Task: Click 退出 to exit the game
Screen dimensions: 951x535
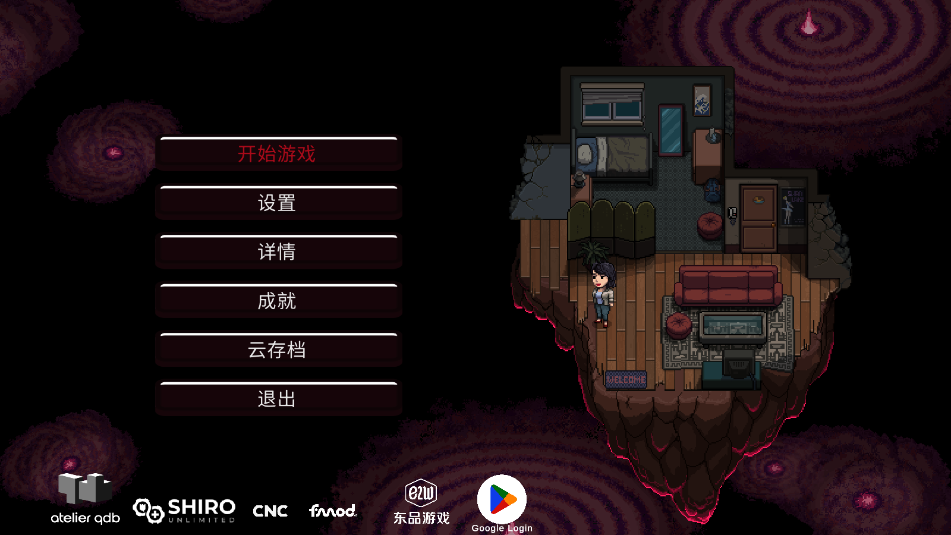Action: coord(278,399)
